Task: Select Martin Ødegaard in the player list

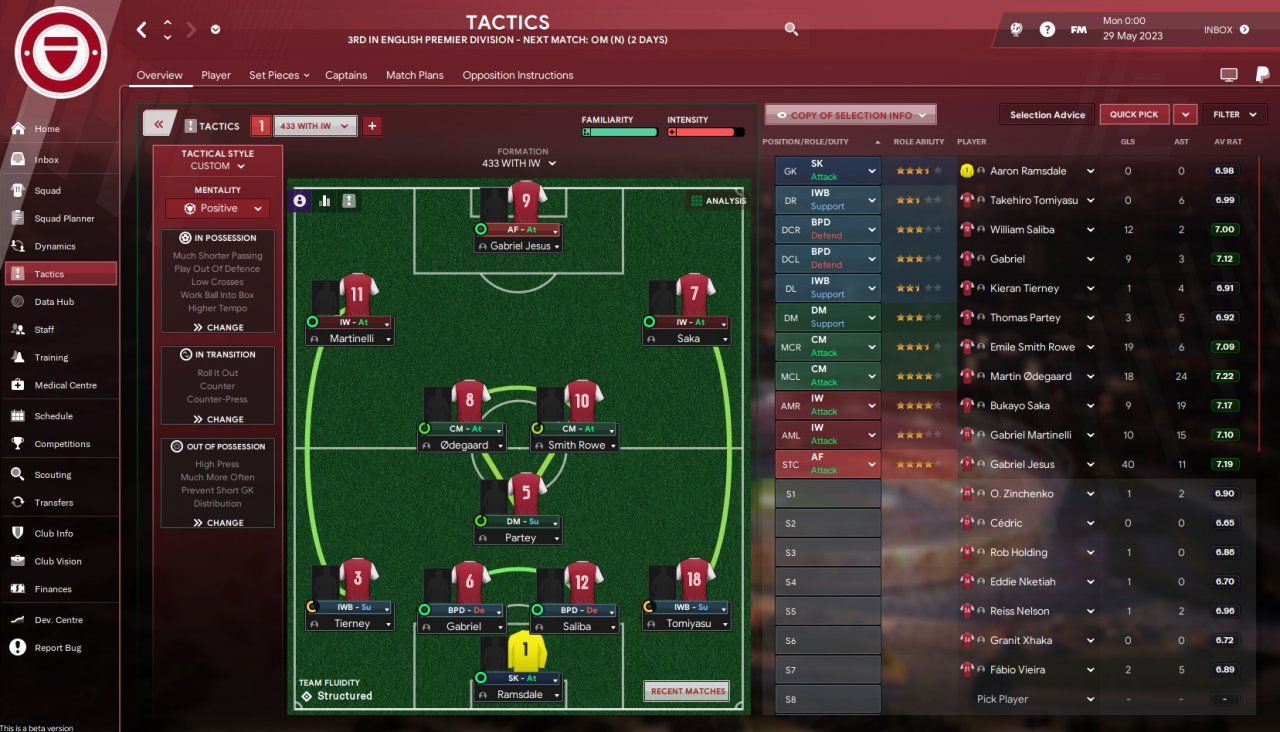Action: [1030, 376]
